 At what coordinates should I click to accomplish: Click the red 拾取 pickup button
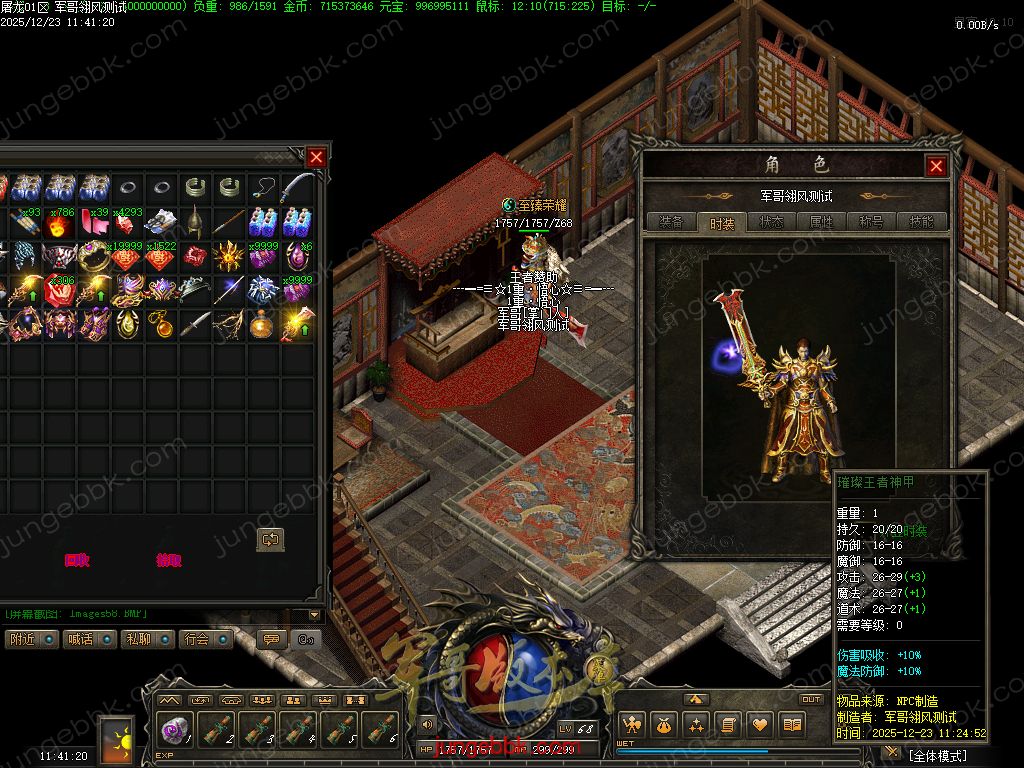tap(169, 561)
